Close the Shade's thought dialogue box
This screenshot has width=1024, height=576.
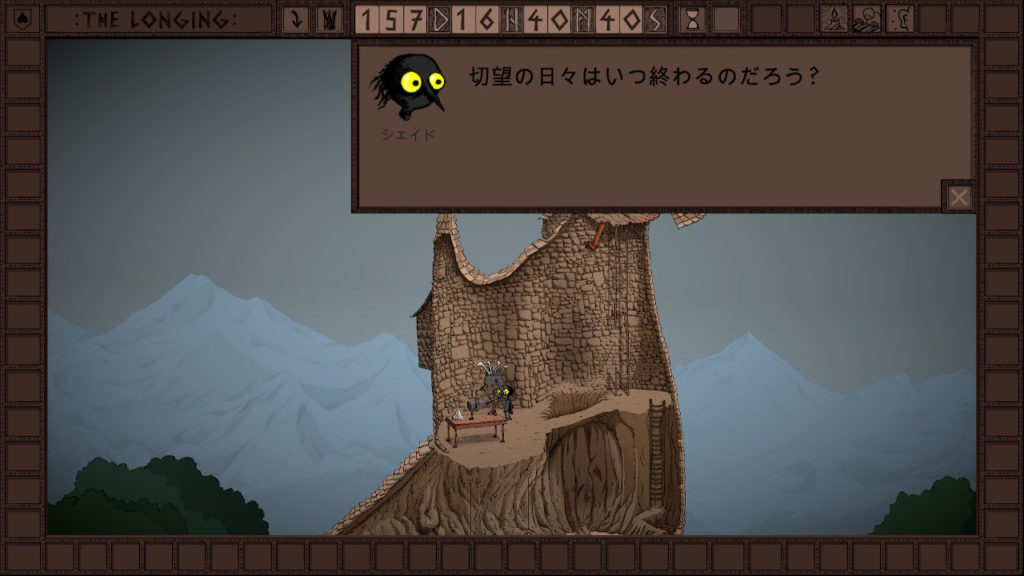click(959, 197)
